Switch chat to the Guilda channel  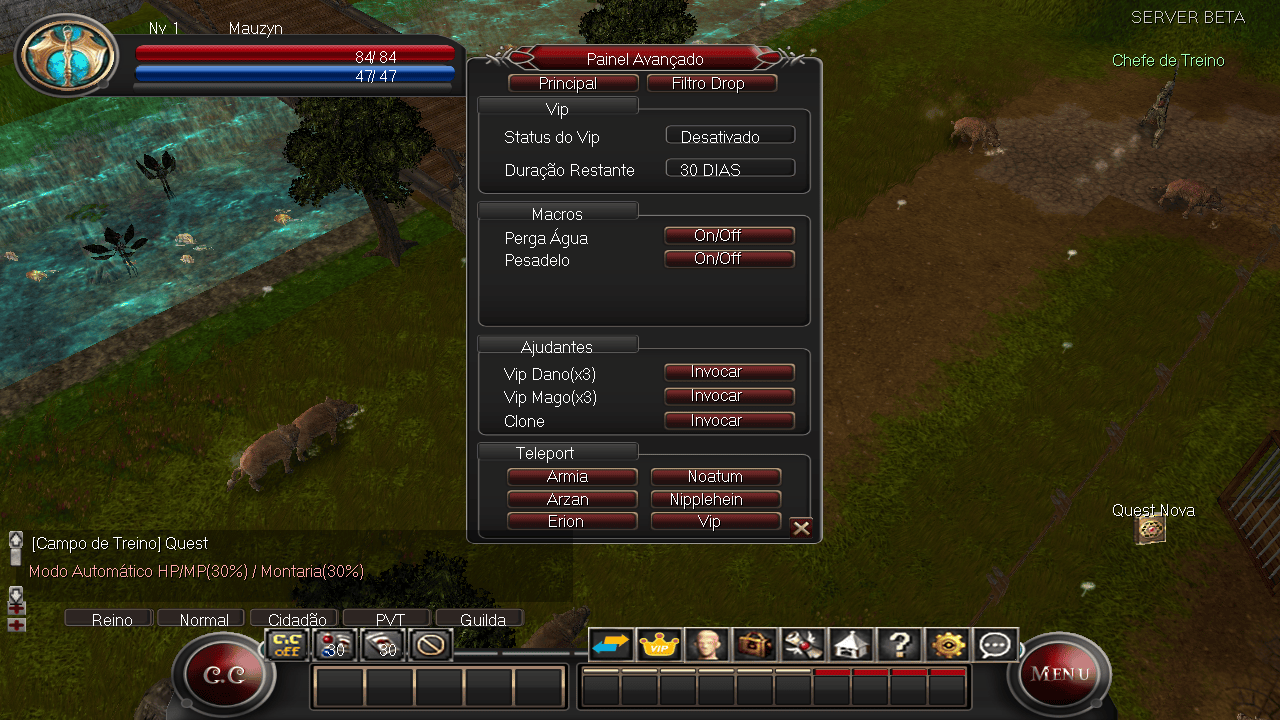[x=481, y=619]
